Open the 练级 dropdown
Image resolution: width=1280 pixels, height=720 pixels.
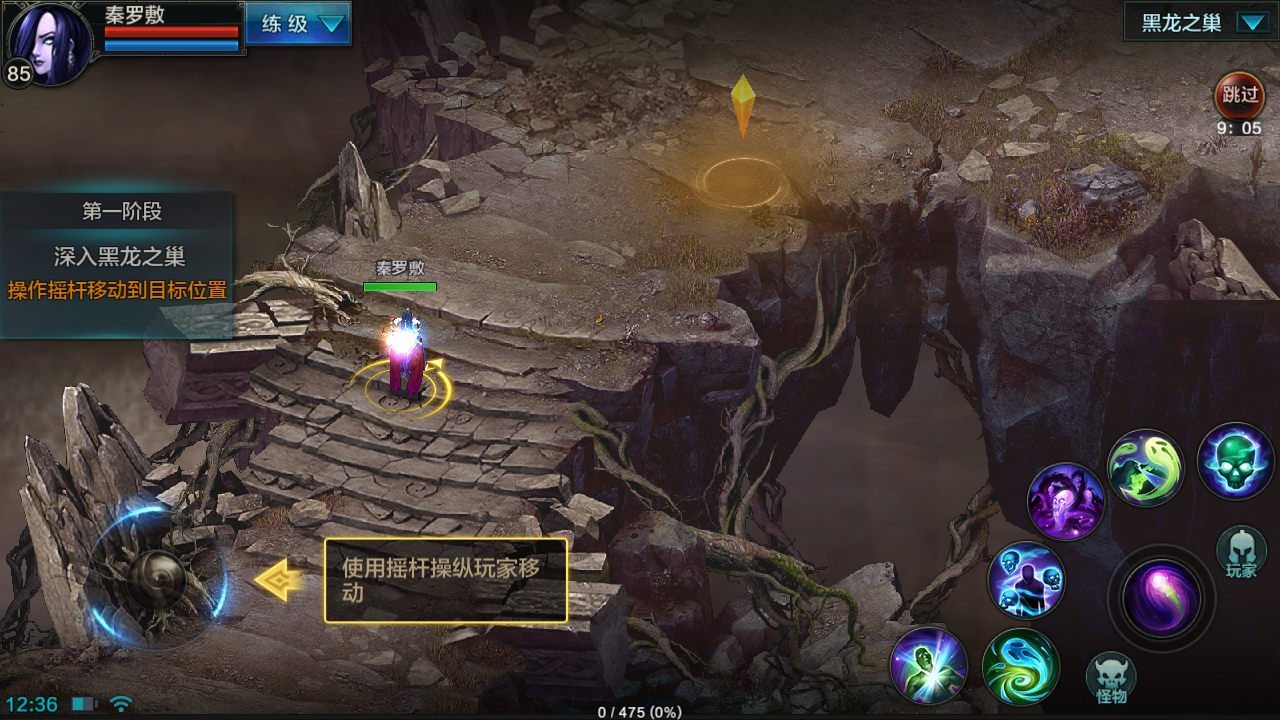click(298, 24)
